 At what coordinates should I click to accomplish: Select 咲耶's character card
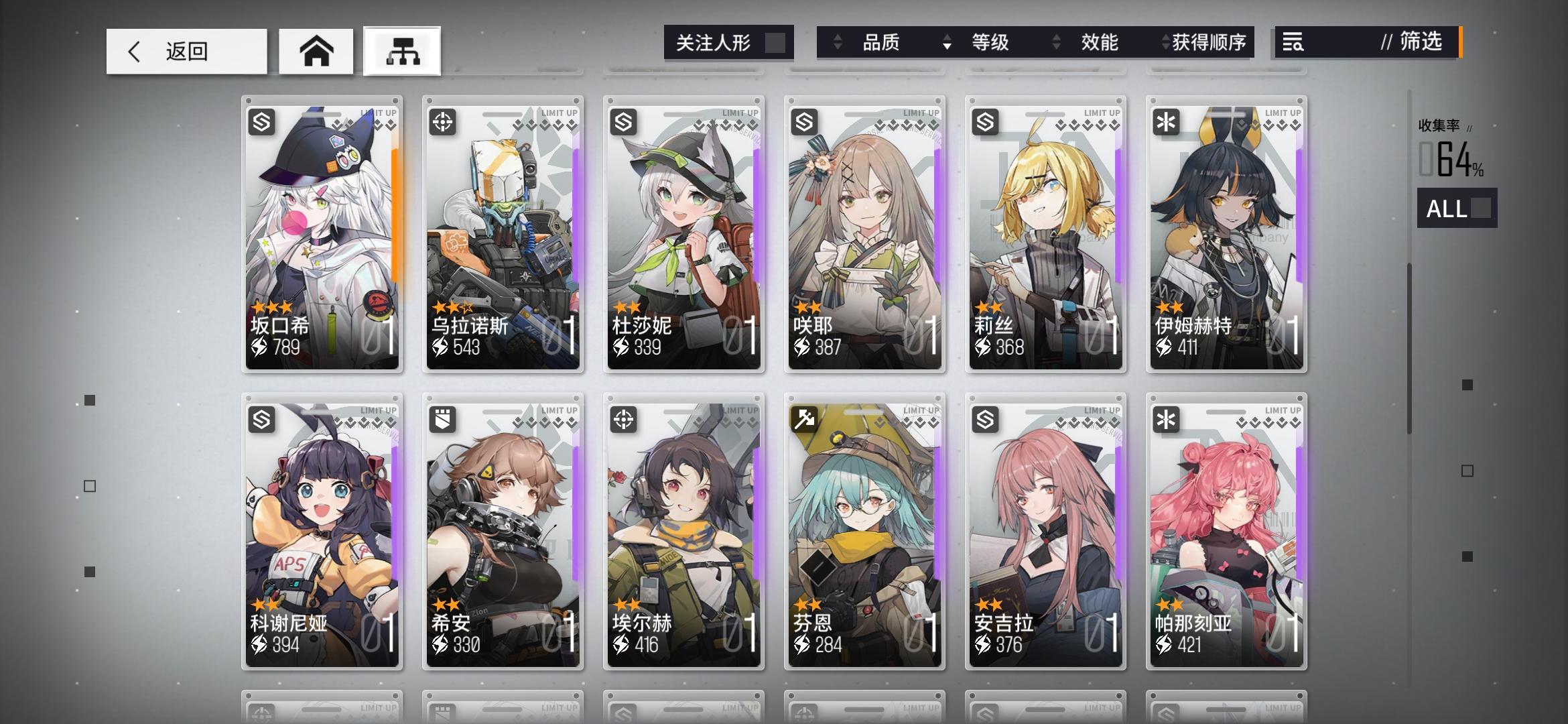click(x=864, y=235)
